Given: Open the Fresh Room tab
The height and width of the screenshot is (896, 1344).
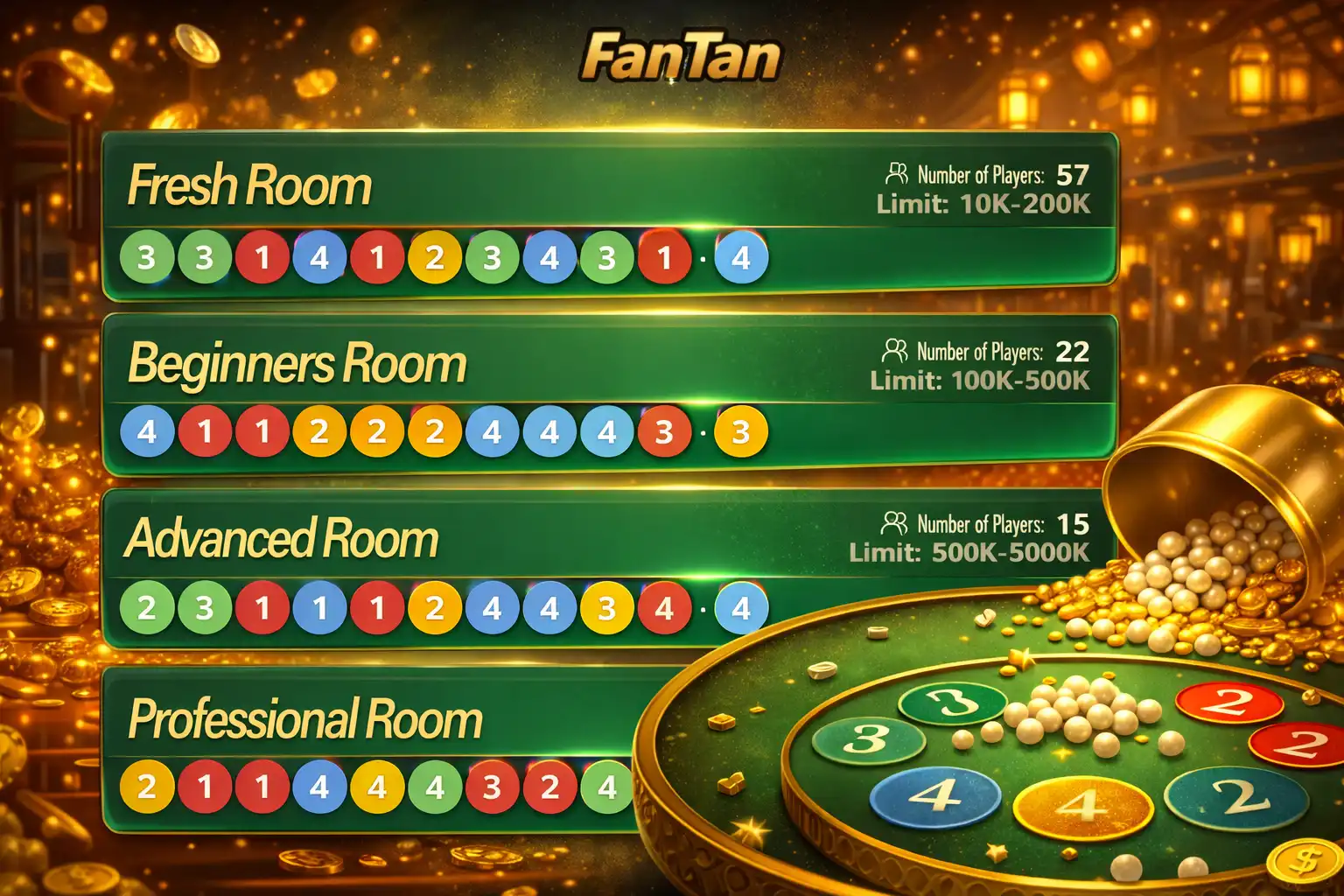Looking at the screenshot, I should pos(249,184).
